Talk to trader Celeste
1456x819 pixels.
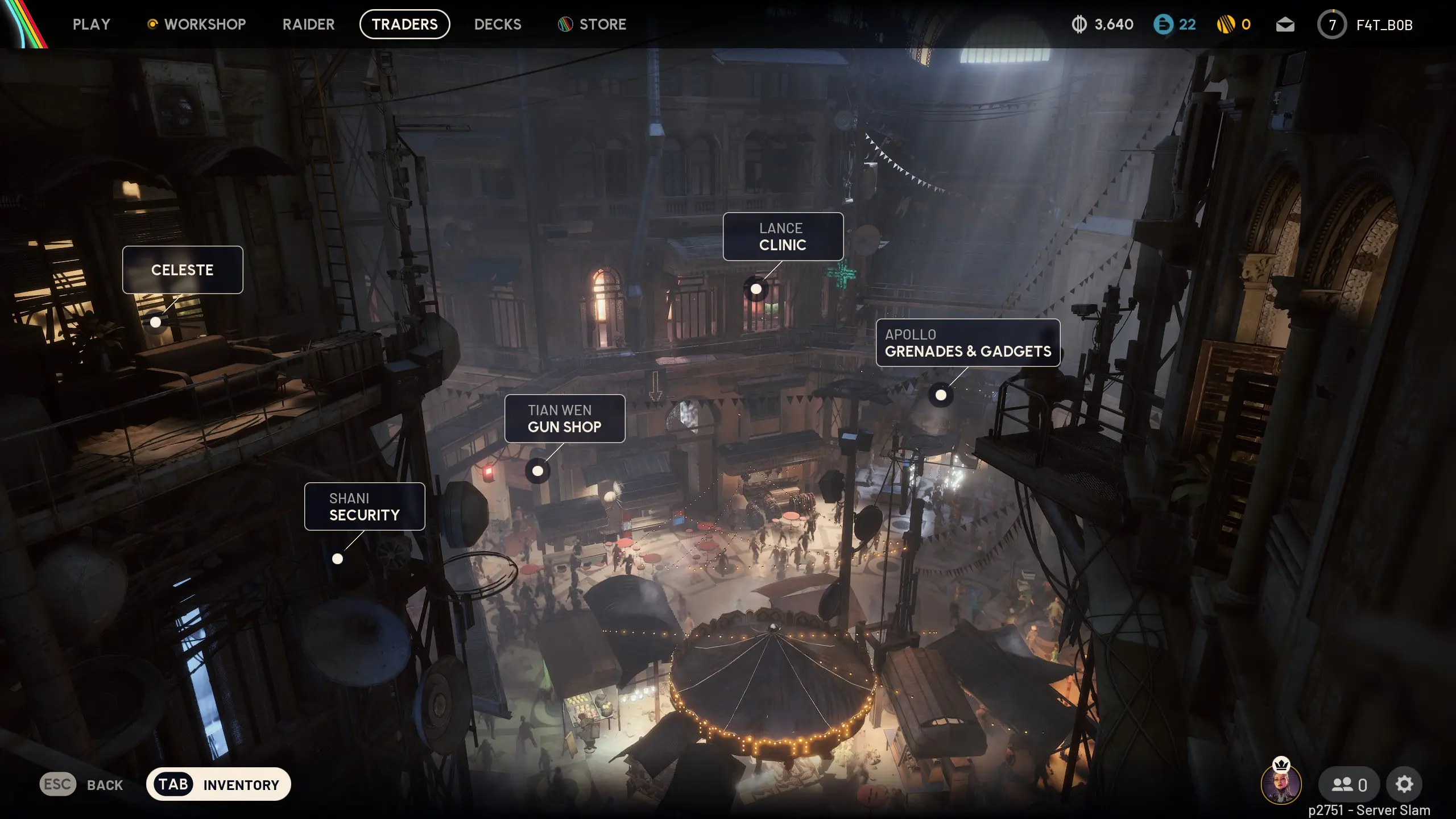tap(183, 270)
